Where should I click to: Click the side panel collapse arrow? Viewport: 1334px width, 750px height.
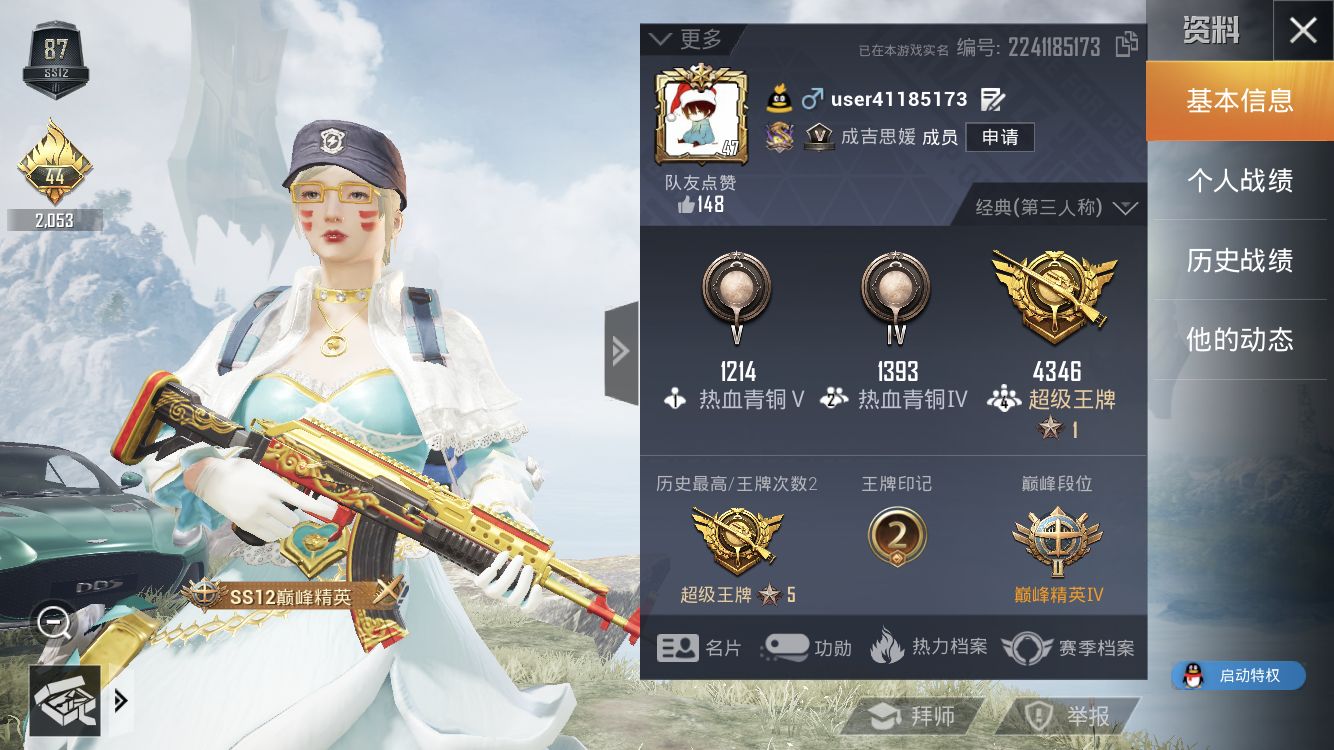622,352
